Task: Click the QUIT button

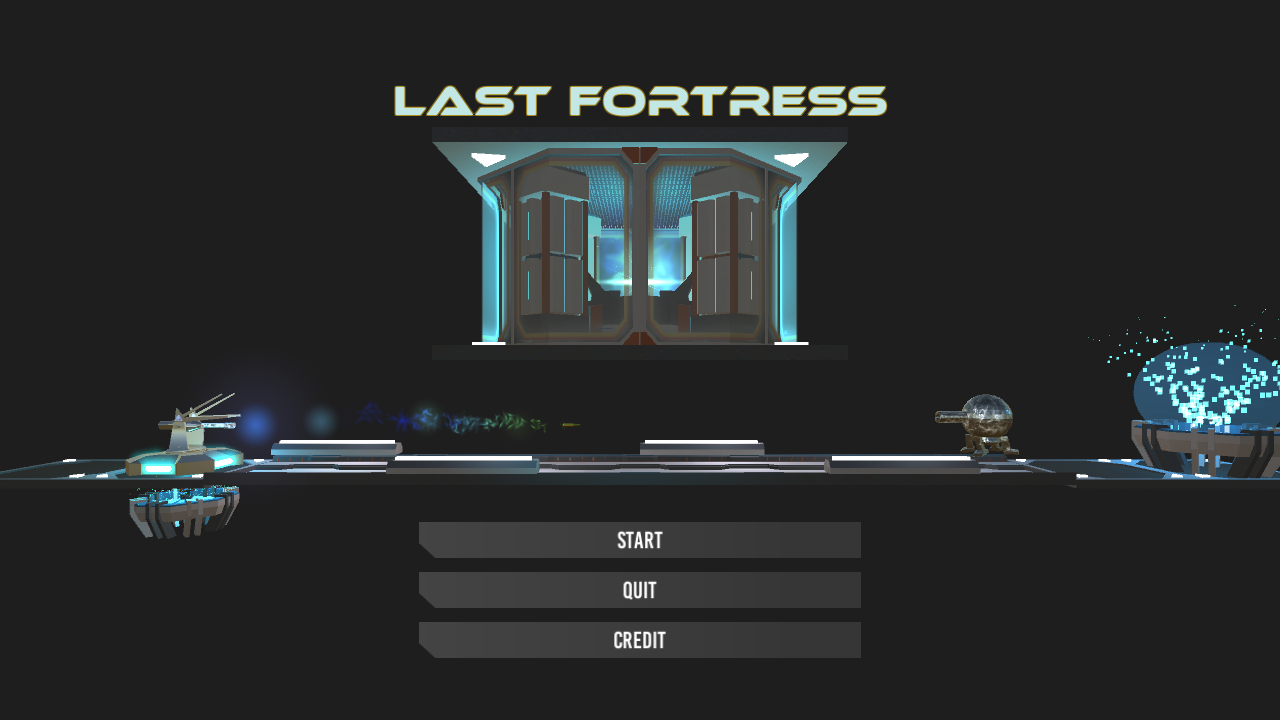Action: click(x=639, y=590)
